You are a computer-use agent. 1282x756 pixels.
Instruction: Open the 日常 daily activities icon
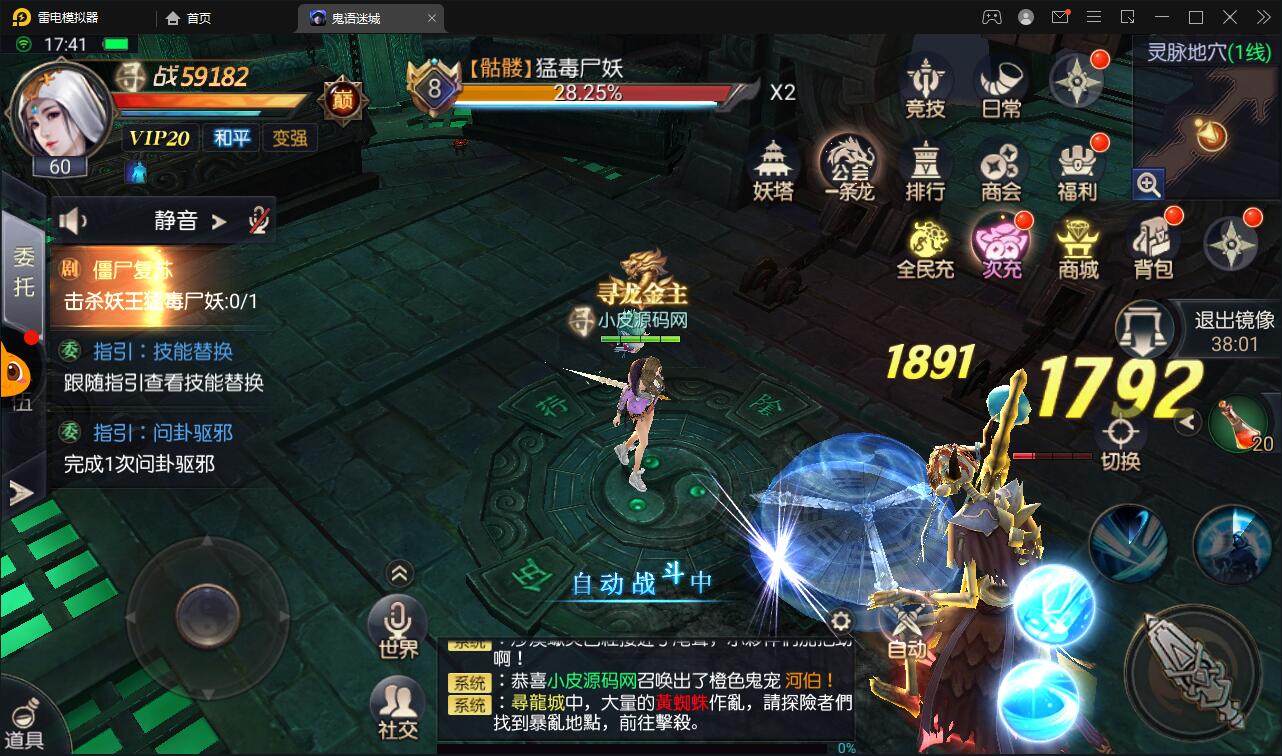point(1001,85)
